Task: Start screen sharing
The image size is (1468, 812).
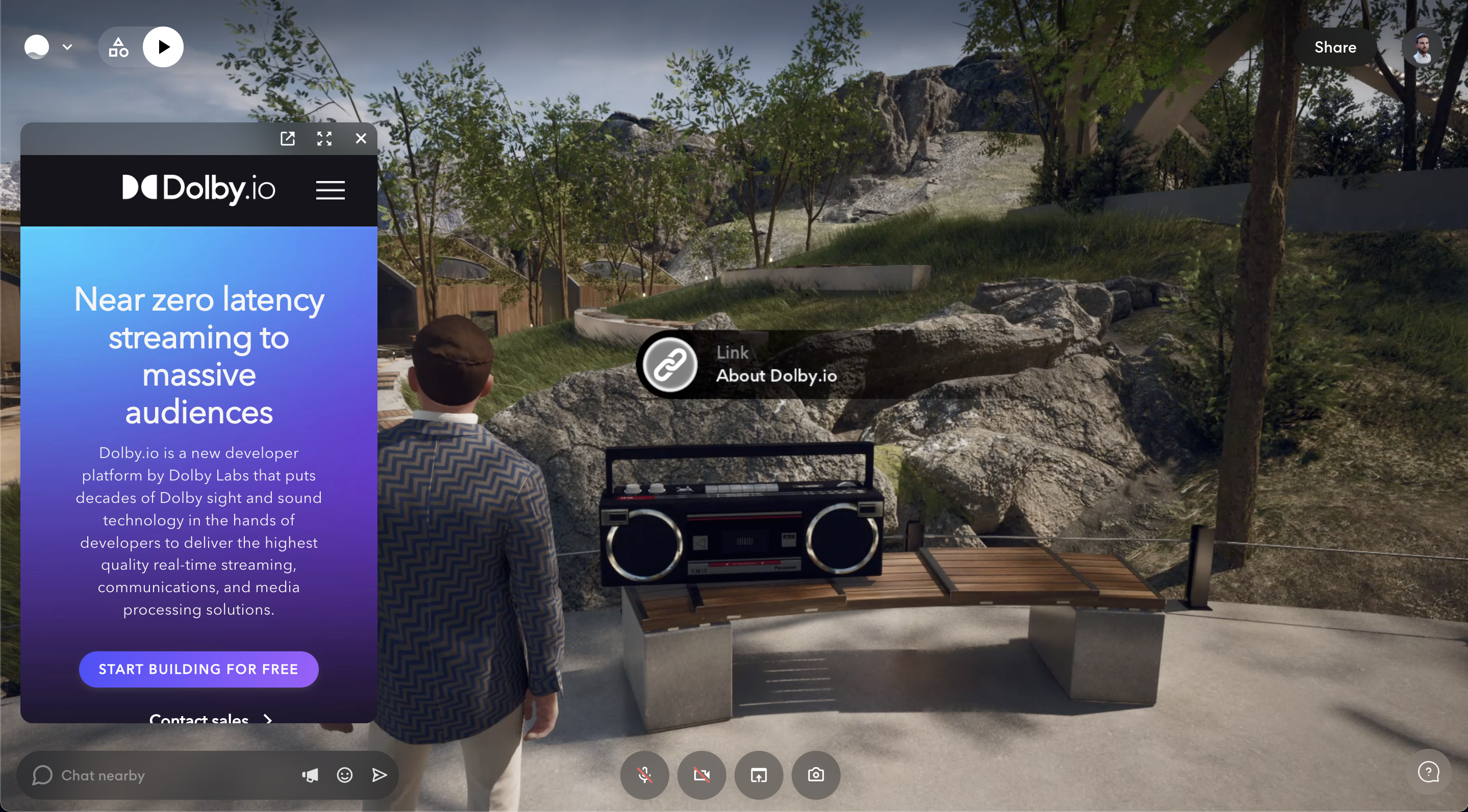Action: point(758,775)
